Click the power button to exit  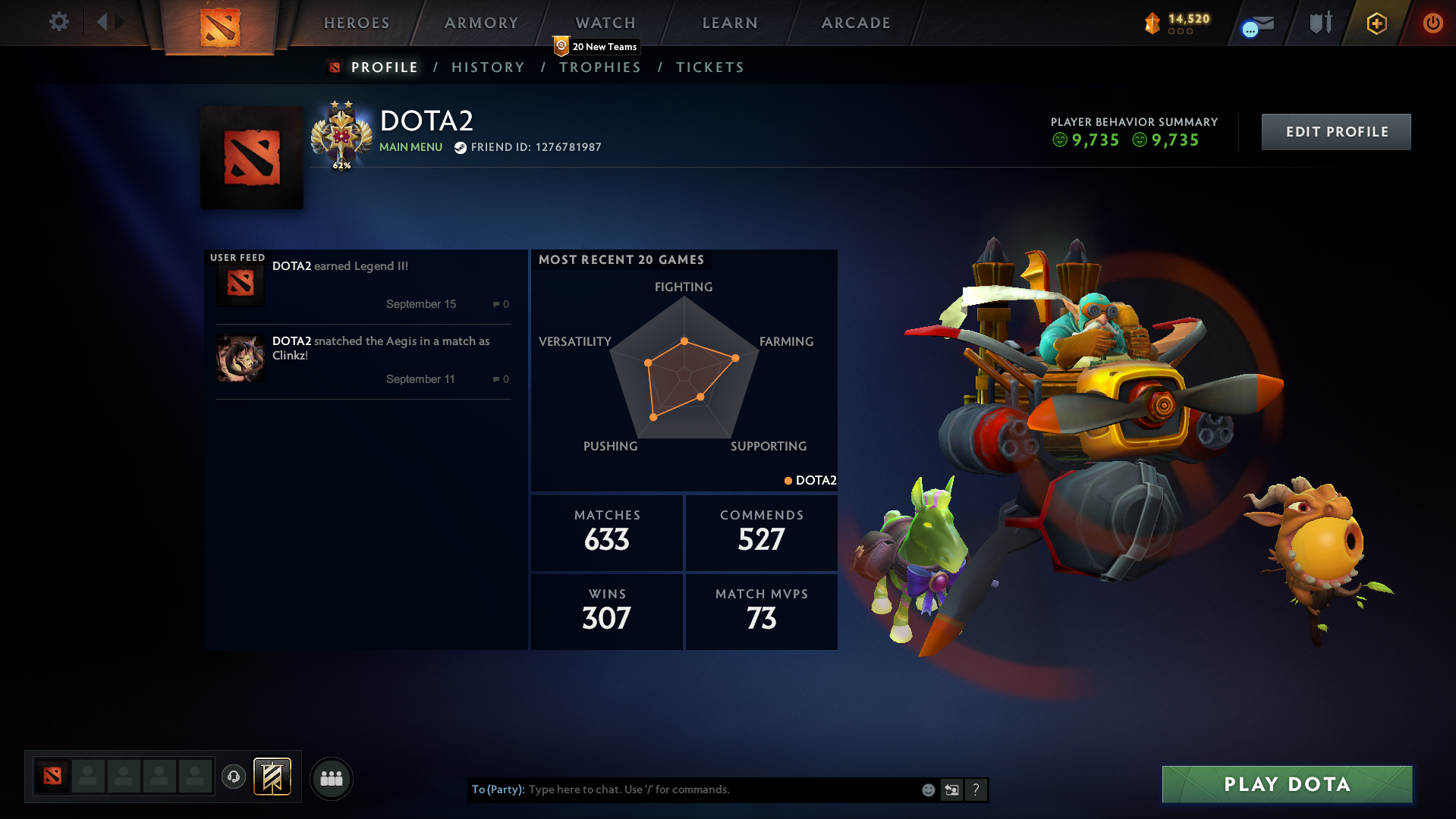(x=1432, y=23)
